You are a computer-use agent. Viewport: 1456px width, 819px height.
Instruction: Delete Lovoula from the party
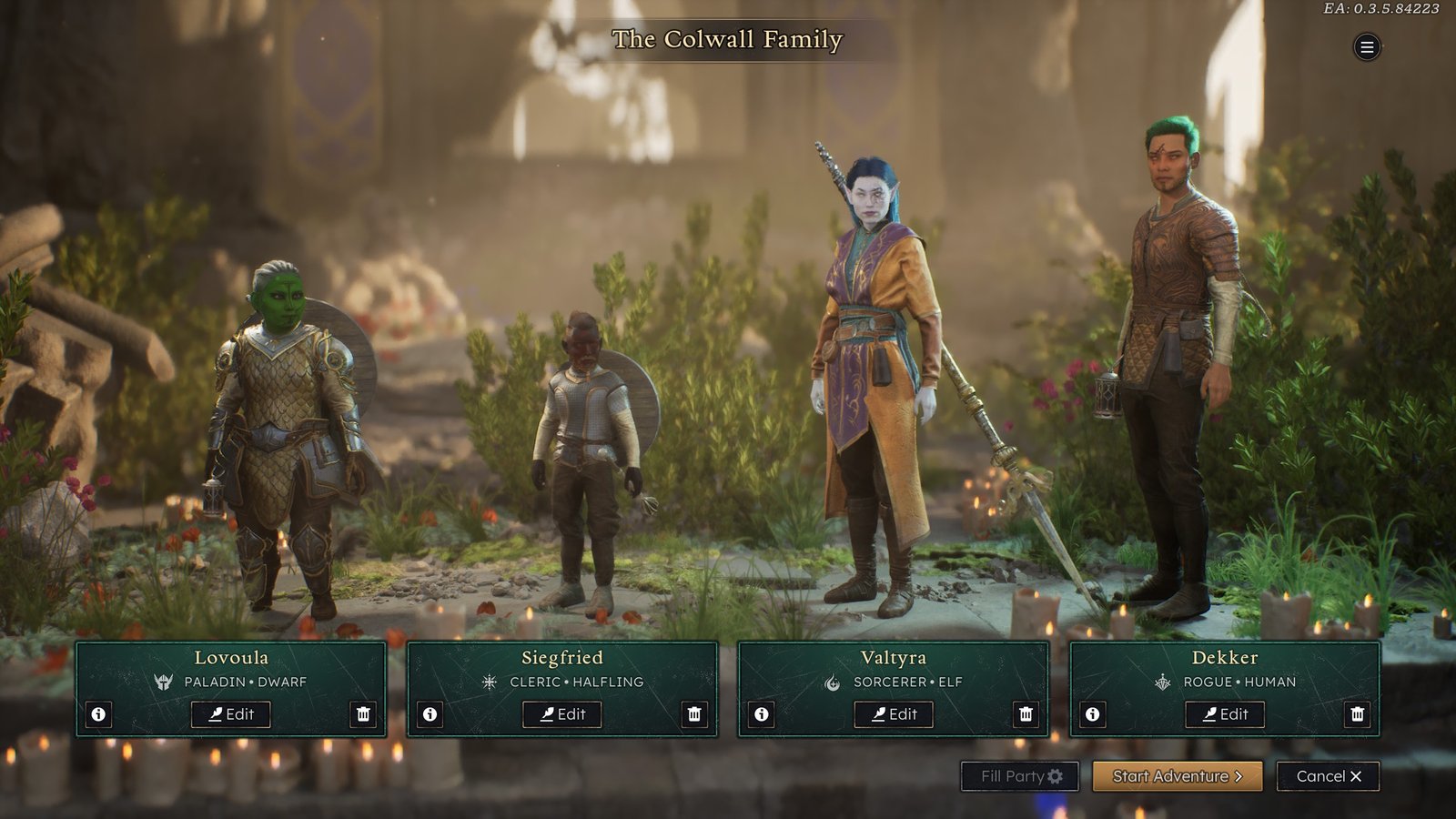click(x=363, y=714)
